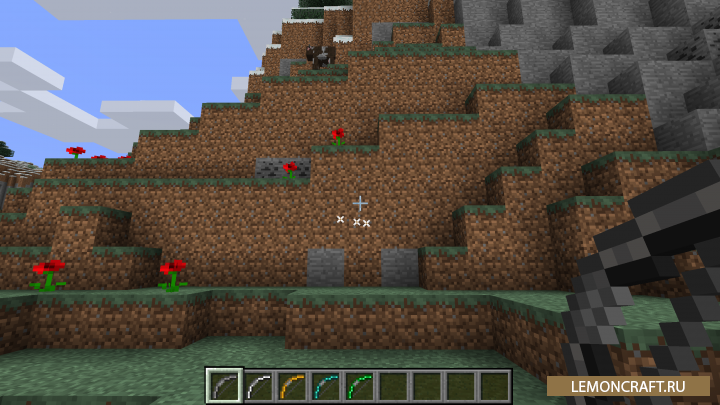This screenshot has height=405, width=720.
Task: Switch to the cyan diamond sickle slot
Action: [325, 385]
